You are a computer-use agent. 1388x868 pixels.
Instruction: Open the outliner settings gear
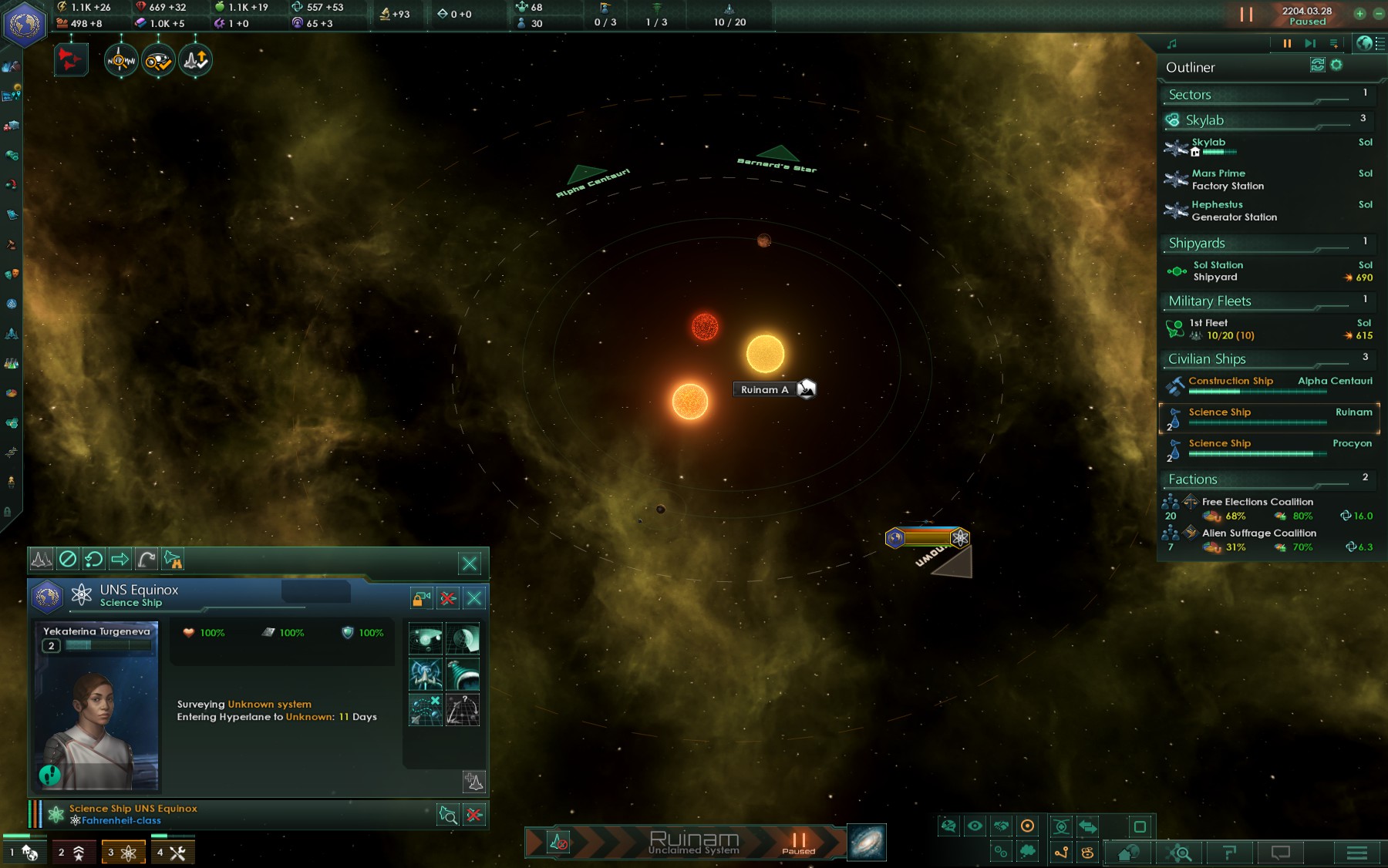pyautogui.click(x=1336, y=66)
